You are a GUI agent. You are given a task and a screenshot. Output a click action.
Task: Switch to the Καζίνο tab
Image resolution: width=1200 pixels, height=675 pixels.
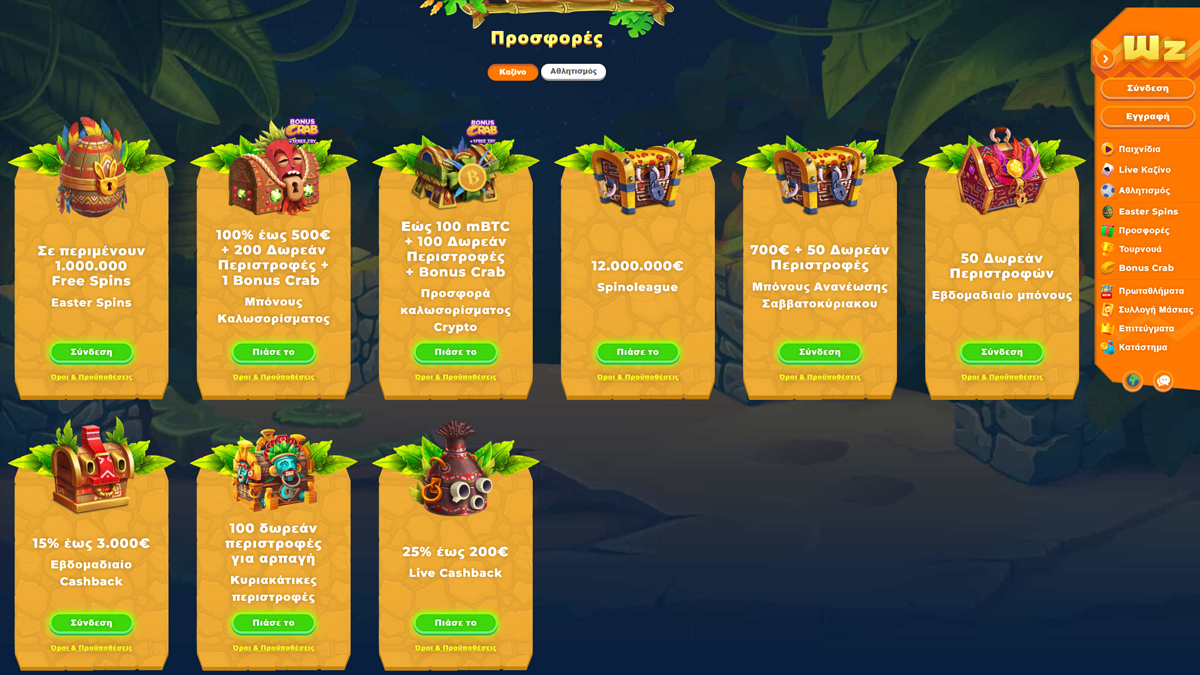click(x=512, y=72)
